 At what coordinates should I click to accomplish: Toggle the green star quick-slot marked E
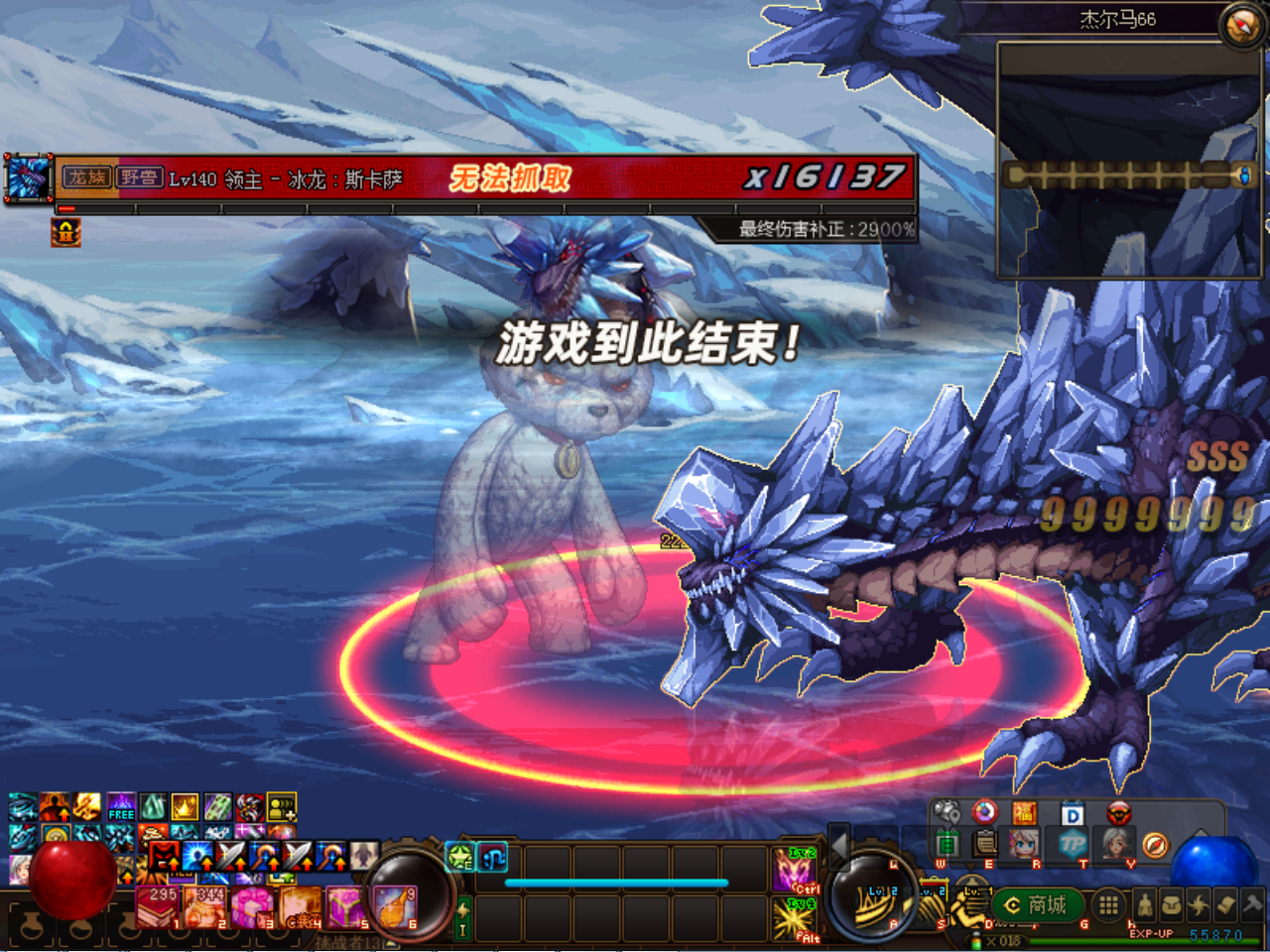coord(459,854)
